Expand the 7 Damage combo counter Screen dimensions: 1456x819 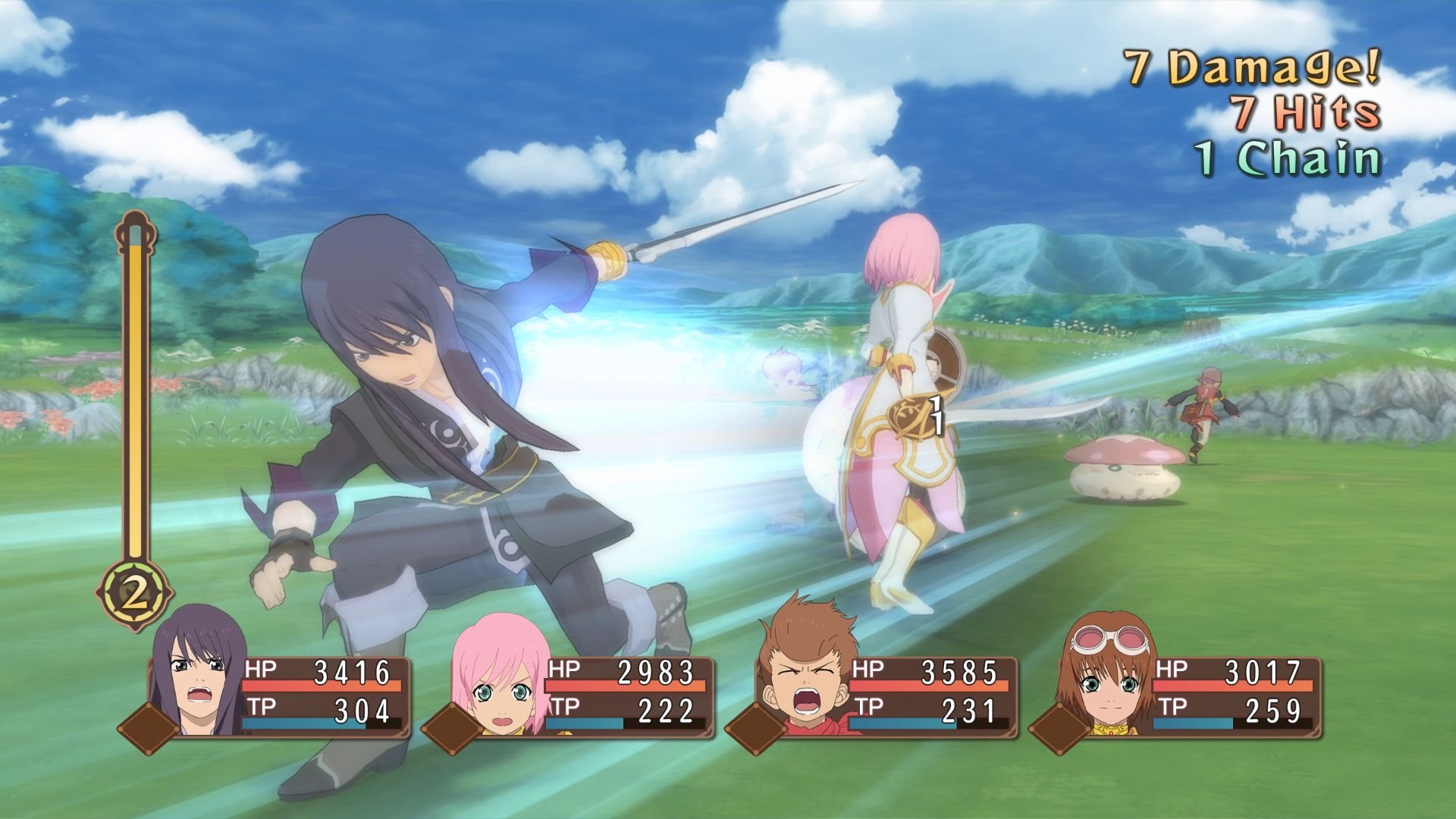pos(1251,64)
